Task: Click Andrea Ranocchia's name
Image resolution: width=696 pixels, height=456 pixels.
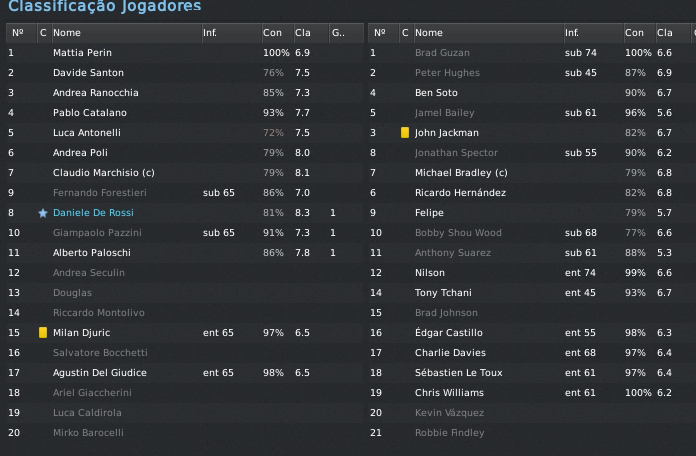Action: pos(95,93)
